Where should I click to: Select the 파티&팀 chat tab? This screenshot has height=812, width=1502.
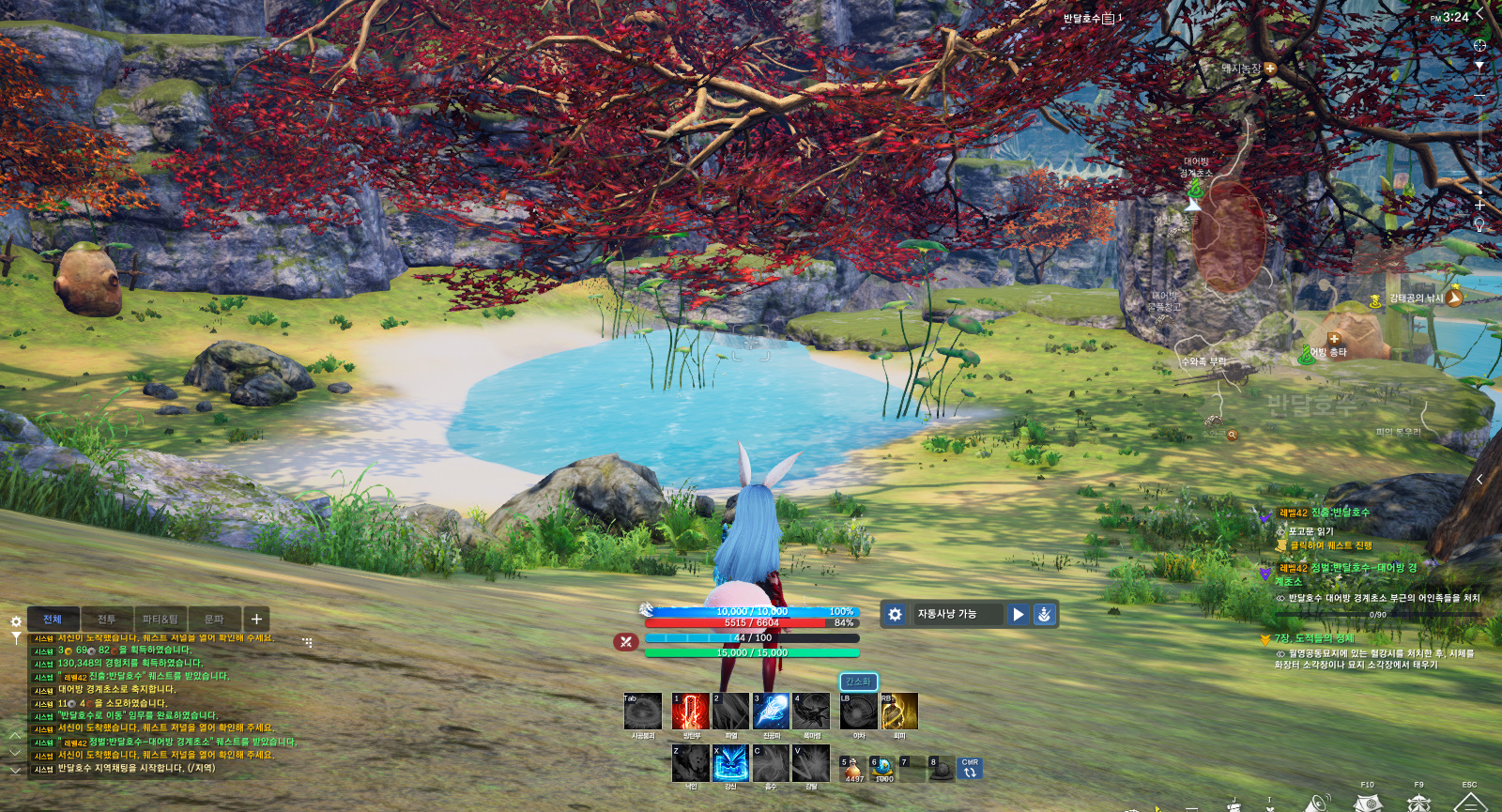point(161,620)
